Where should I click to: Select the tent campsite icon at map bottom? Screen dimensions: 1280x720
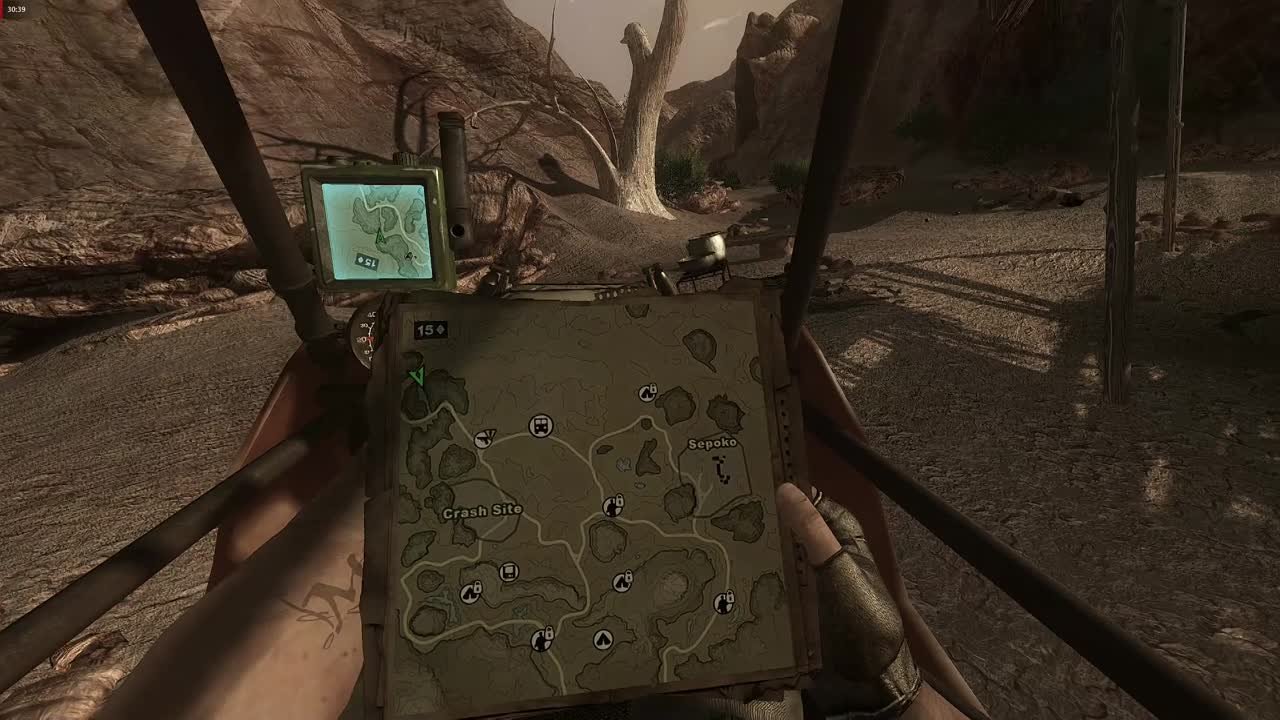click(x=604, y=639)
